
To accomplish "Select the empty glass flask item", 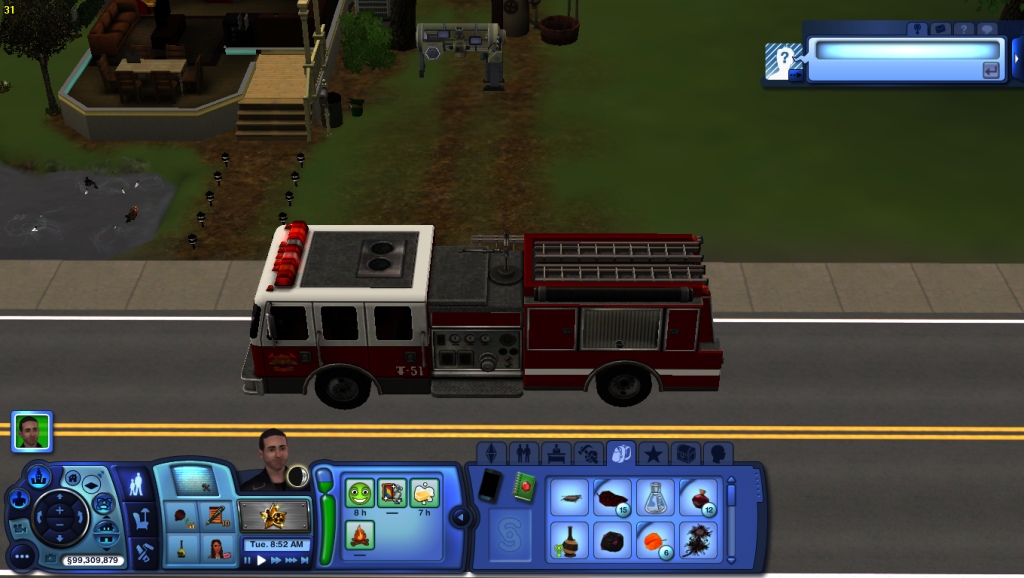I will pyautogui.click(x=654, y=496).
